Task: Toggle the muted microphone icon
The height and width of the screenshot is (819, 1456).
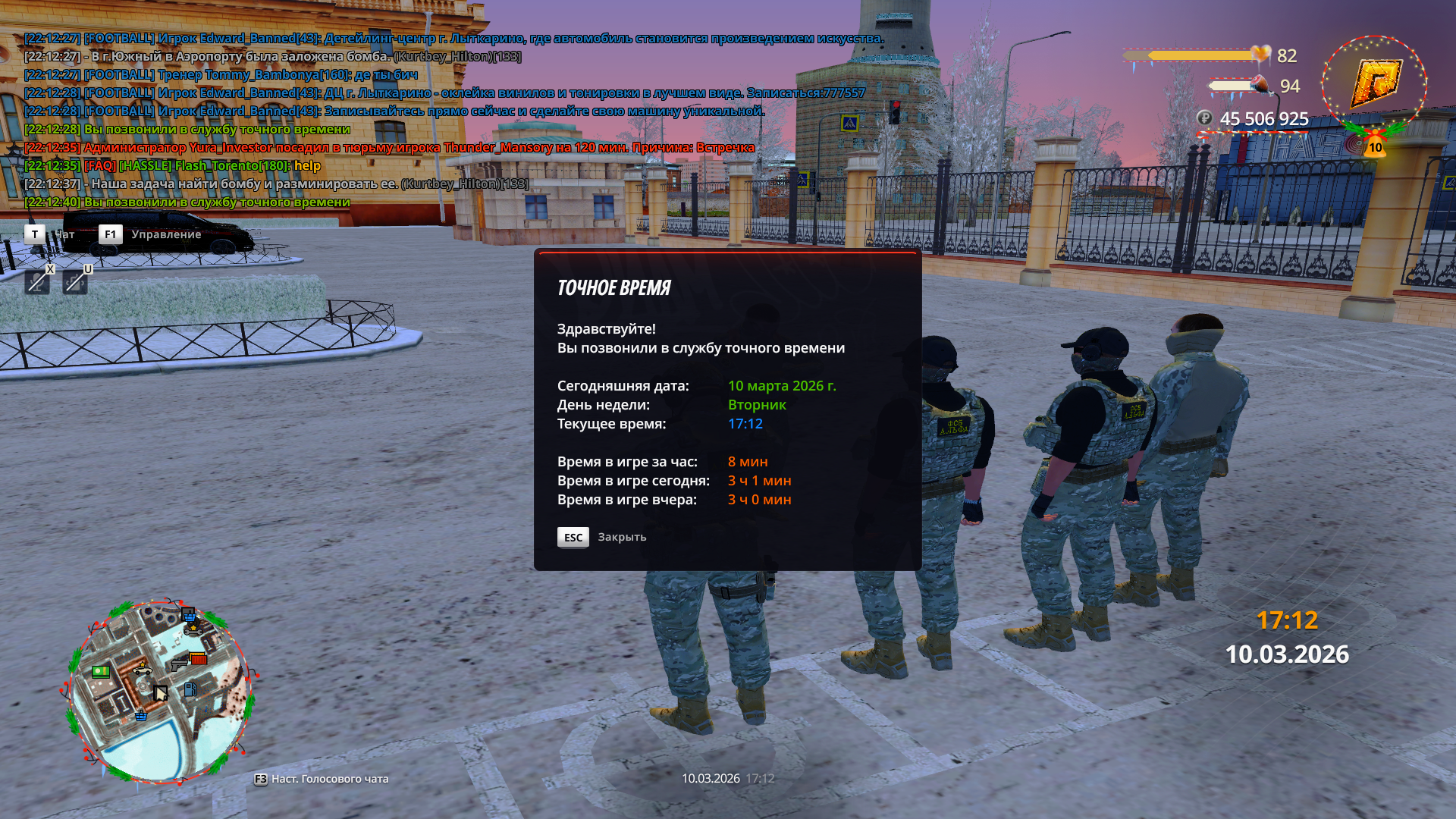Action: (x=37, y=282)
